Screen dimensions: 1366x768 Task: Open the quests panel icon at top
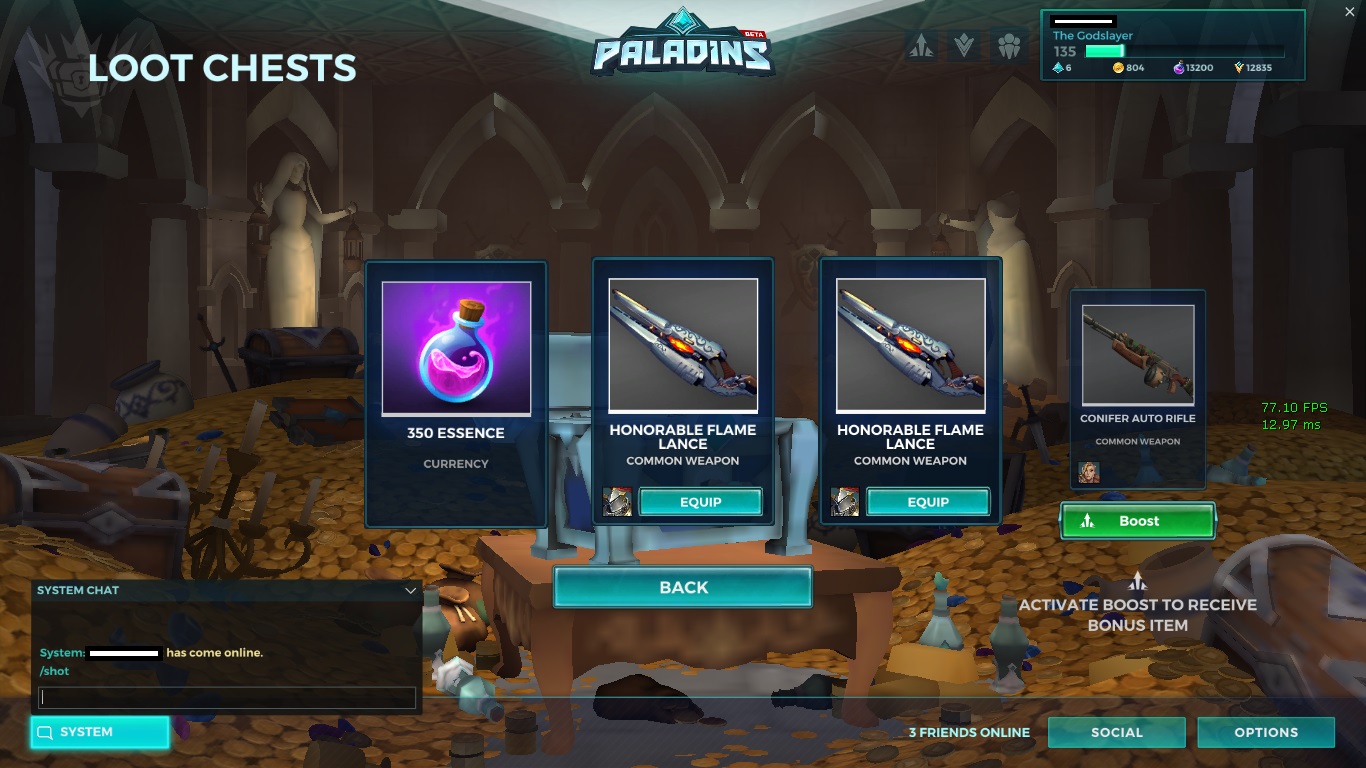tap(918, 46)
